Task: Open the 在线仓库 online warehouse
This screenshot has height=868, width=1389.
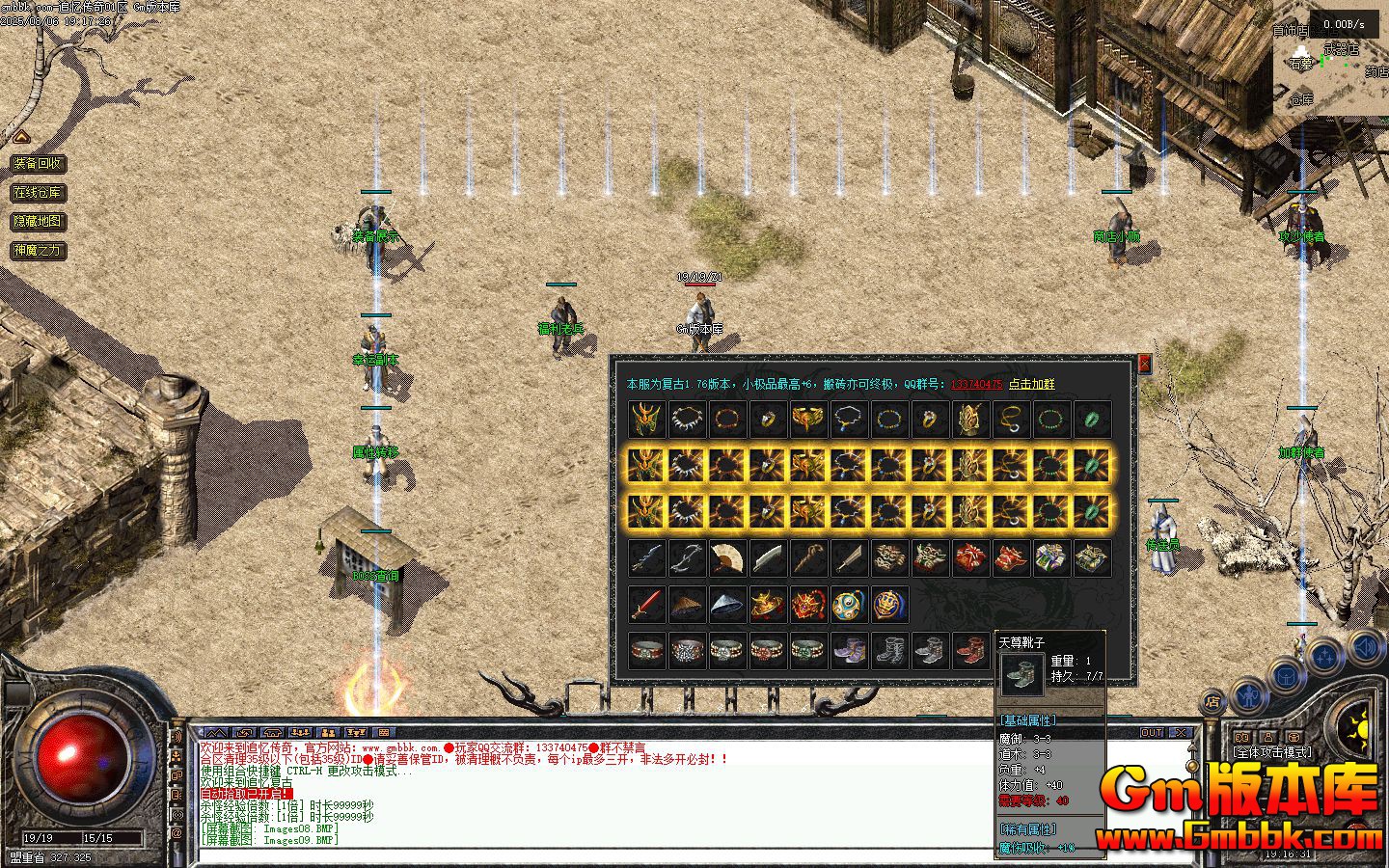Action: (39, 193)
